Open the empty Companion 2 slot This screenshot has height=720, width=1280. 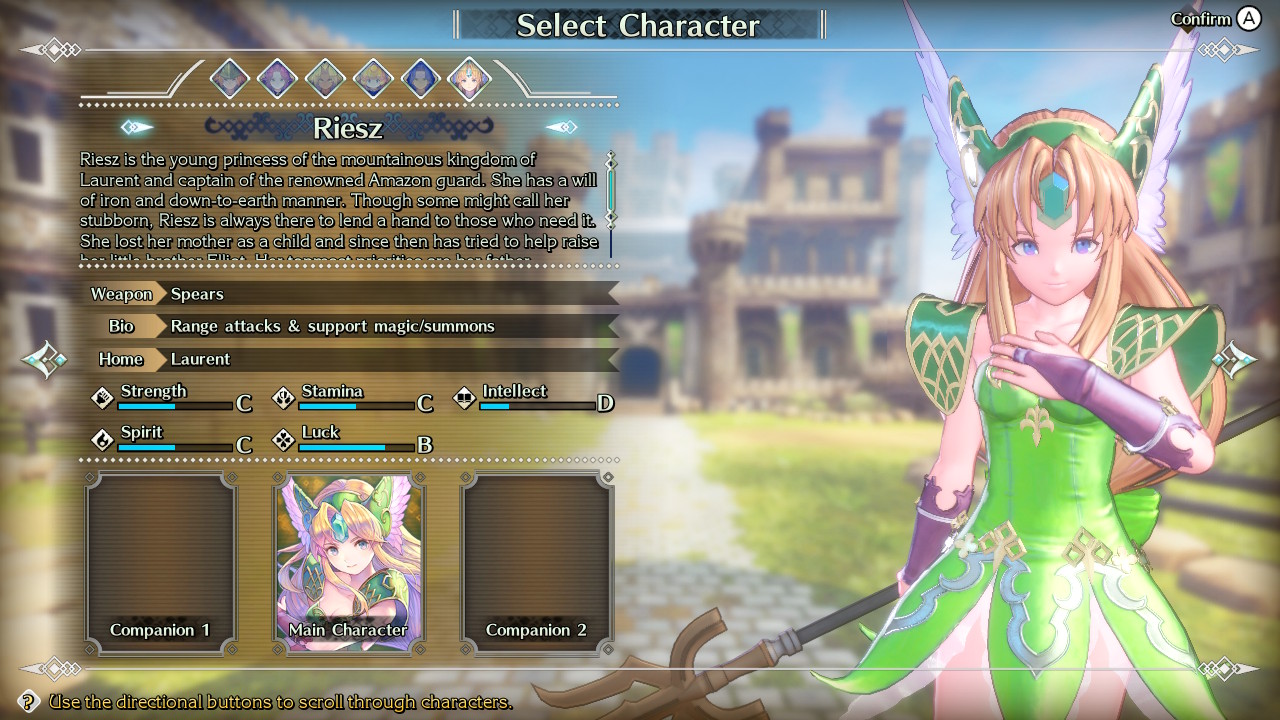tap(537, 560)
